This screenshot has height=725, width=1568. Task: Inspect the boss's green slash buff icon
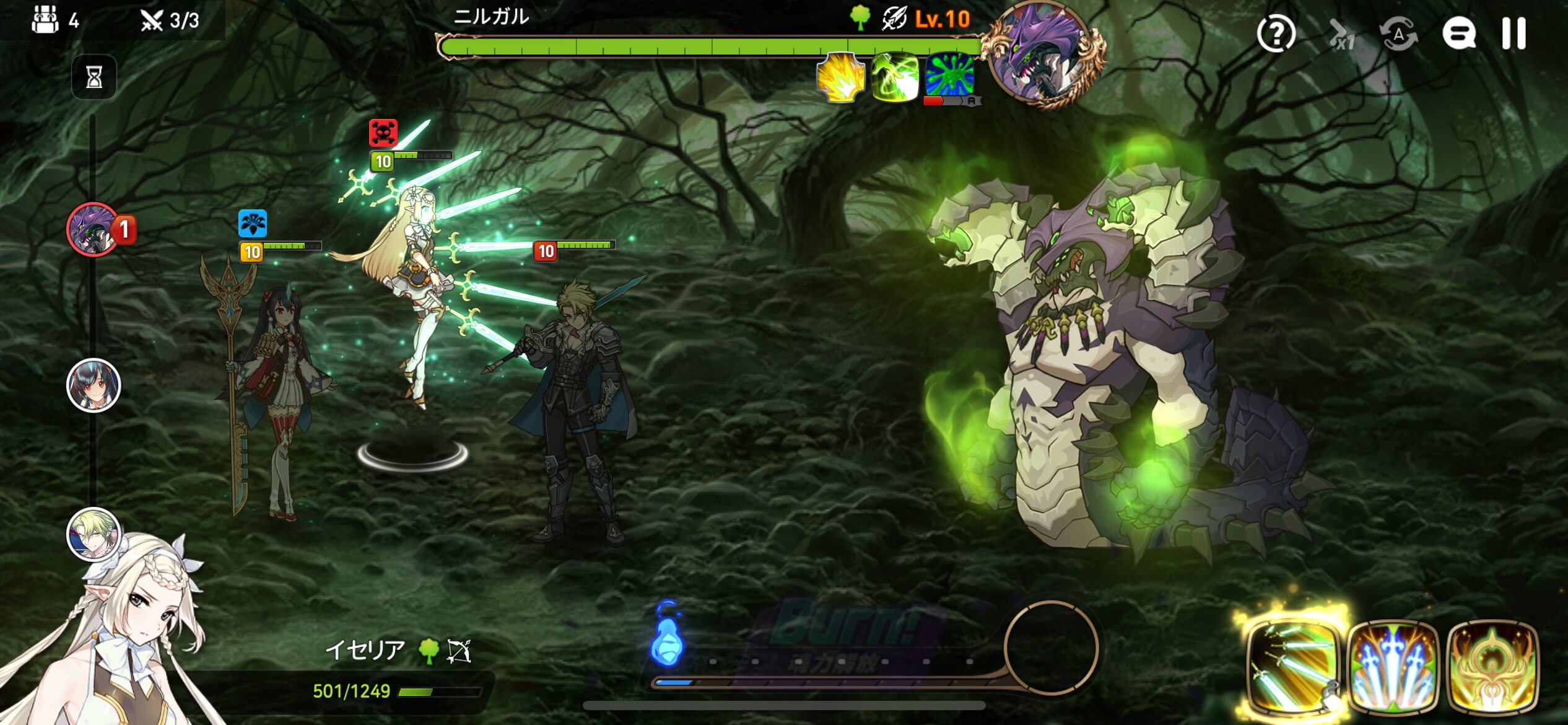coord(894,77)
